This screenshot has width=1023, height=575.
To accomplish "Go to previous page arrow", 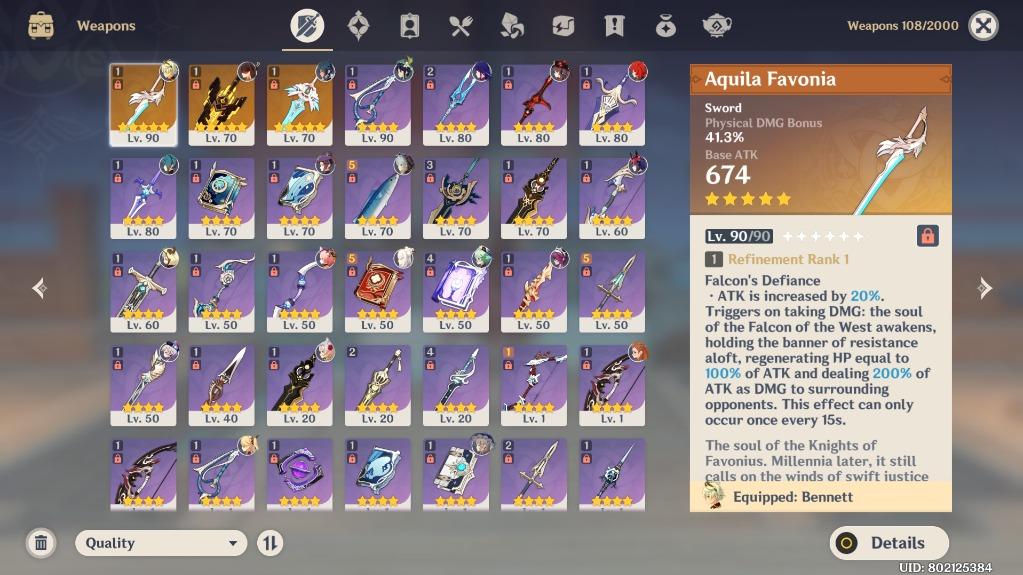I will click(39, 289).
